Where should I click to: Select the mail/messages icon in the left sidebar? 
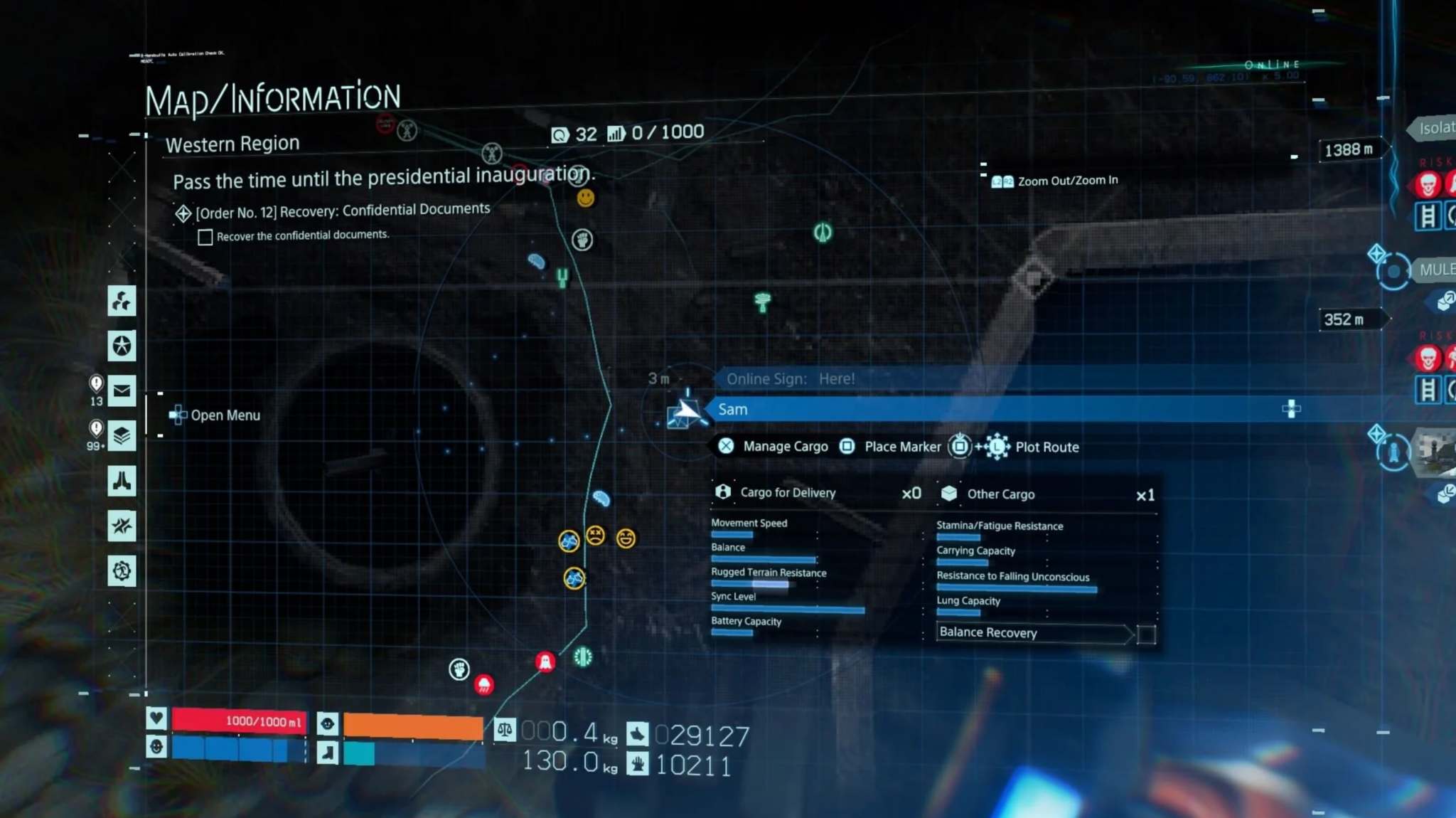122,390
